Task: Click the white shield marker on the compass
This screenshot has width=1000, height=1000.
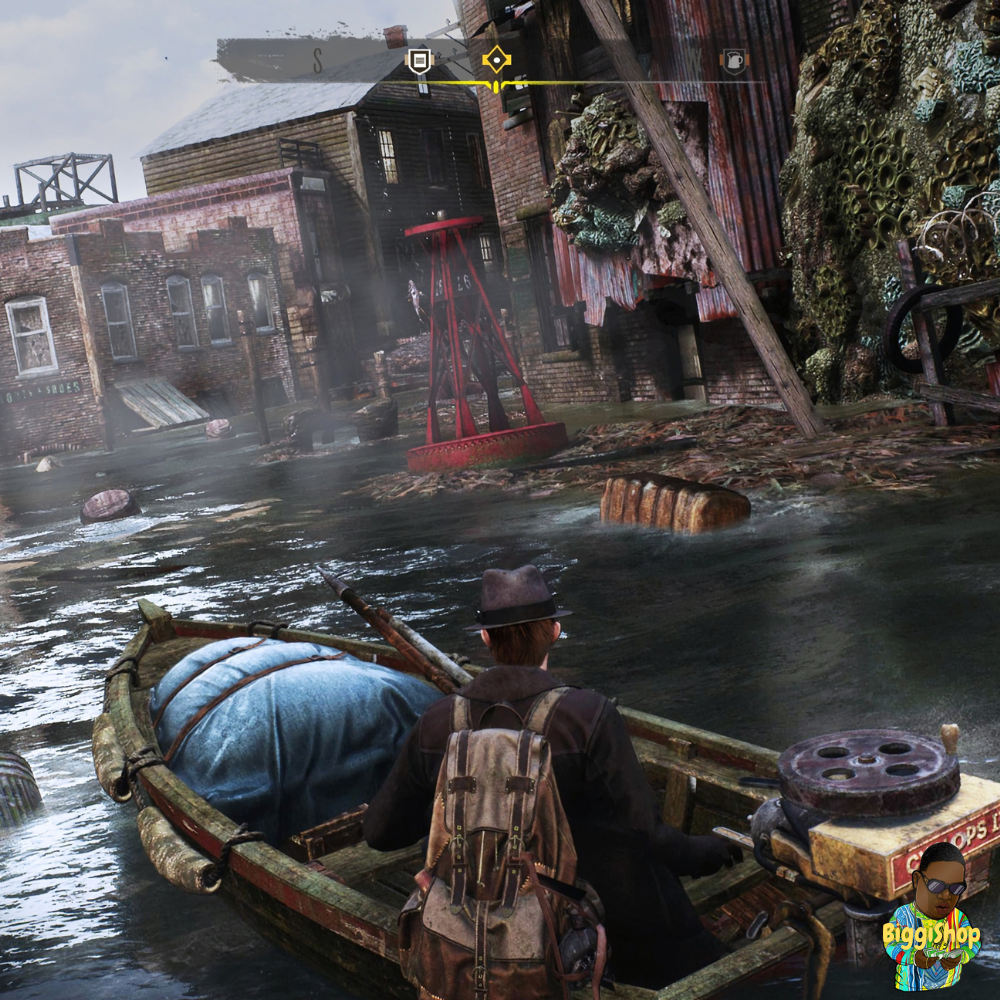Action: click(x=419, y=62)
